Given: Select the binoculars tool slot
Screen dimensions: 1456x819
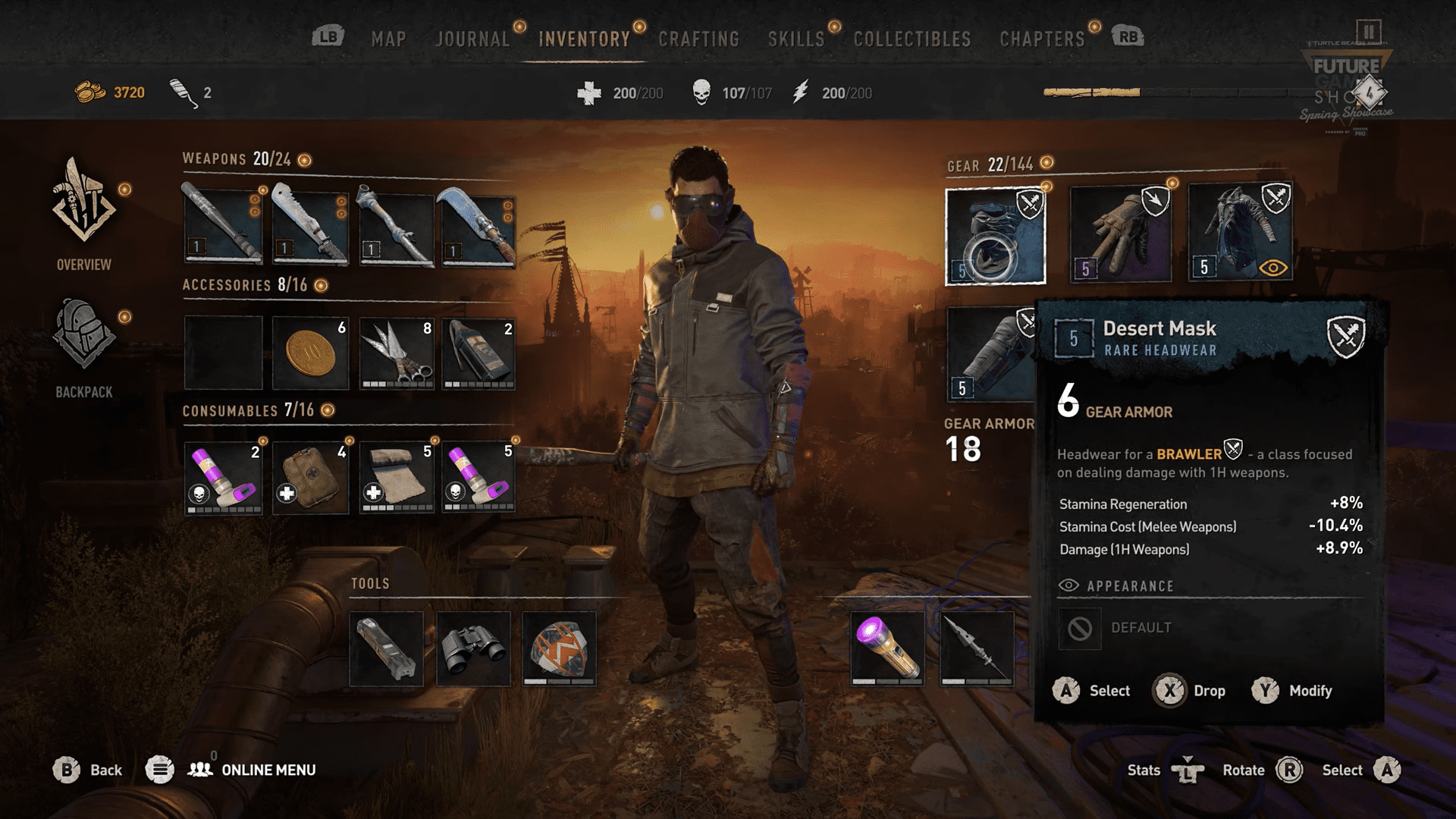Looking at the screenshot, I should [473, 649].
